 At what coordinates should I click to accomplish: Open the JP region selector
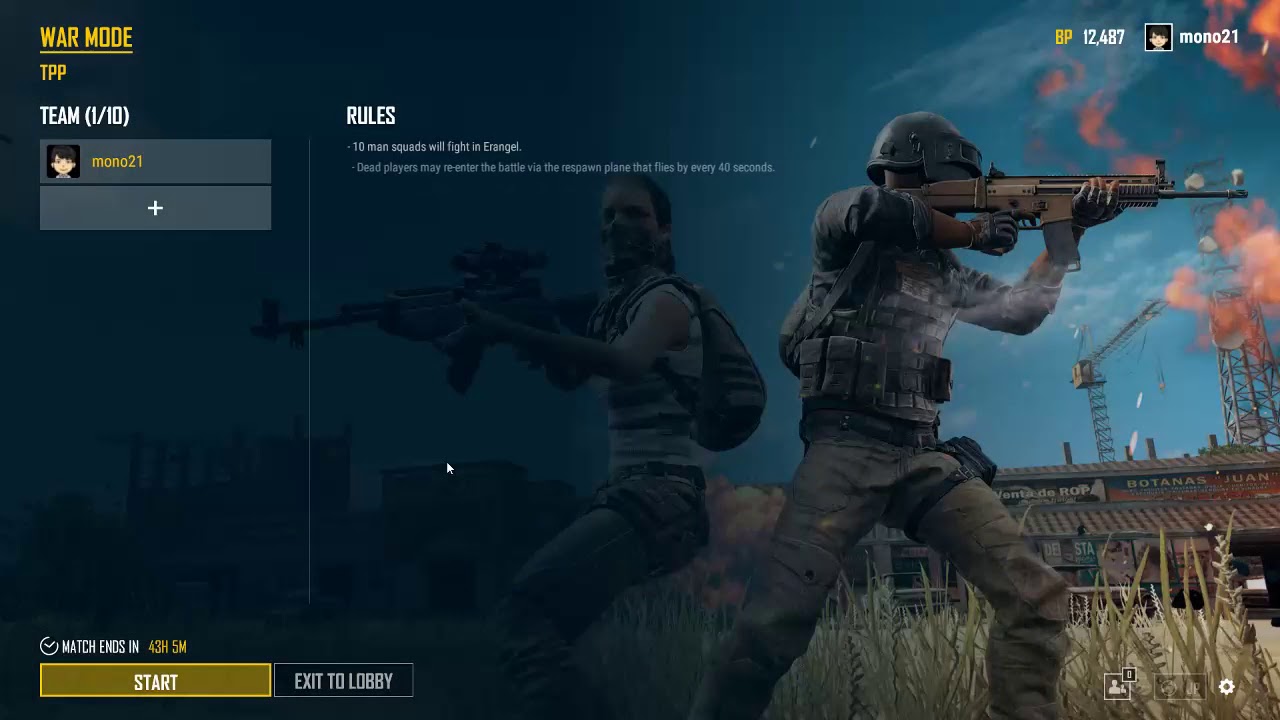(x=1194, y=687)
